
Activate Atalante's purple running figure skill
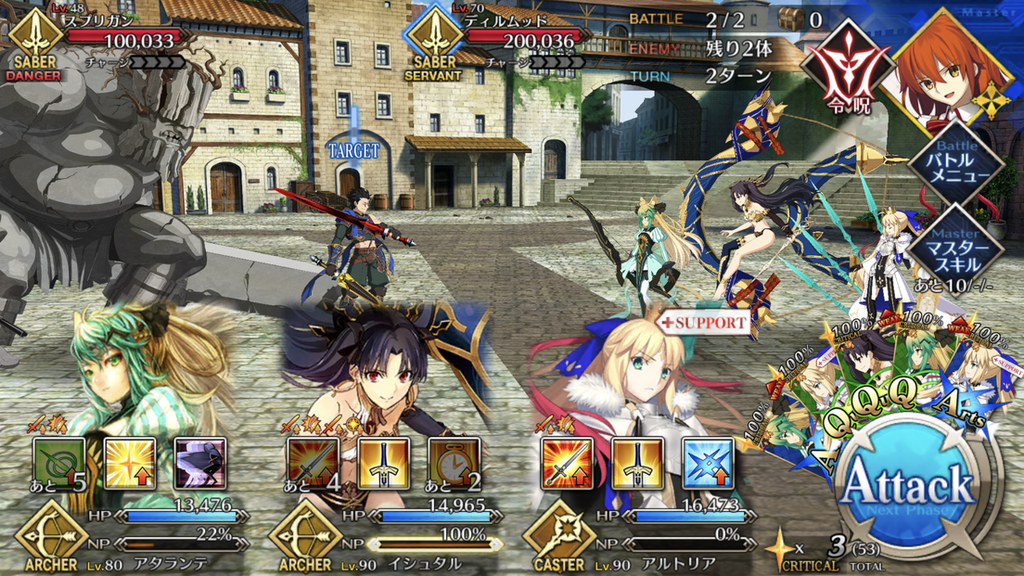(x=199, y=463)
